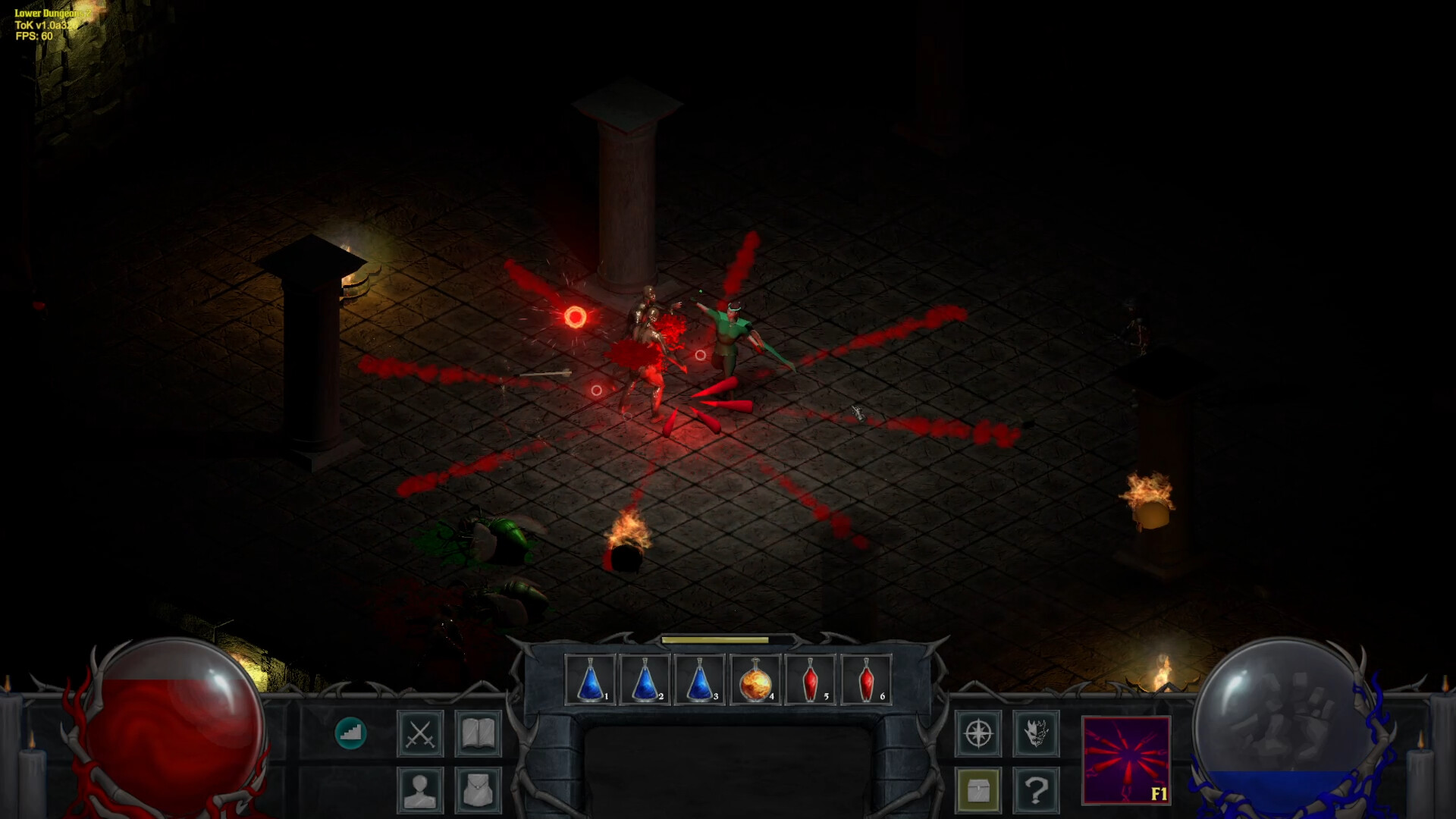Image resolution: width=1456 pixels, height=819 pixels.
Task: Open the question mark help button
Action: pyautogui.click(x=1036, y=790)
